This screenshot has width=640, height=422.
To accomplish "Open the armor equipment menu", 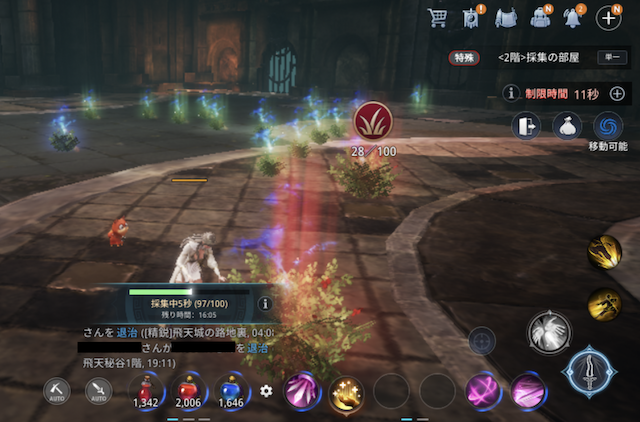I will 506,17.
